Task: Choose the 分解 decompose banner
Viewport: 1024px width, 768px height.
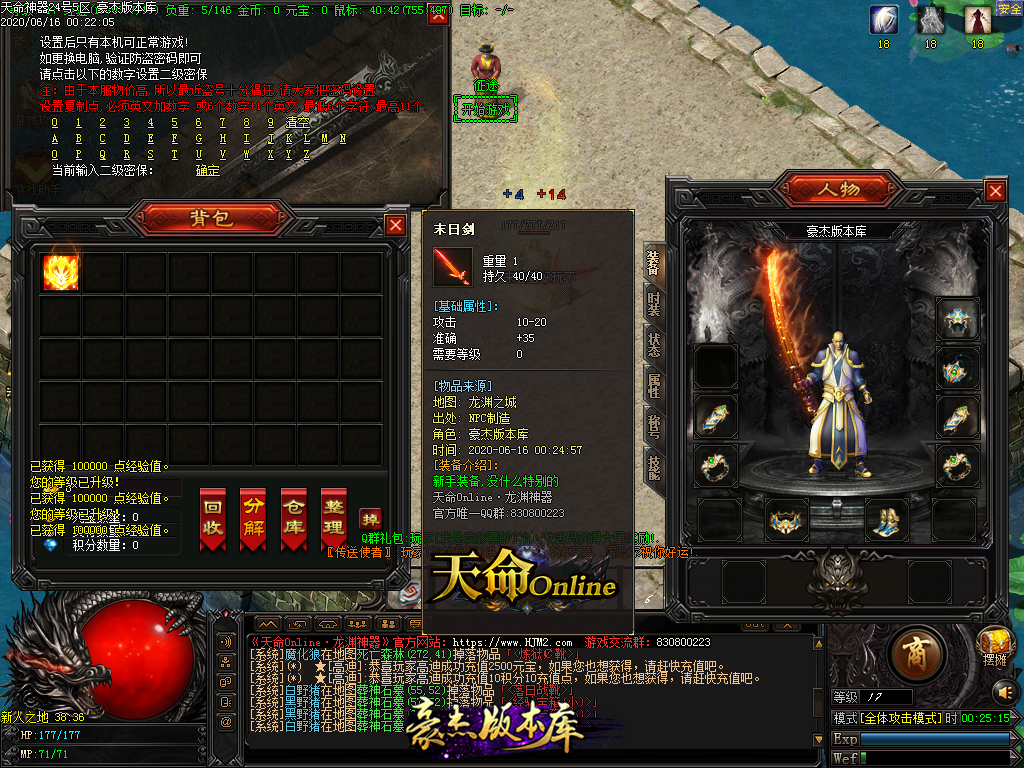Action: (253, 518)
